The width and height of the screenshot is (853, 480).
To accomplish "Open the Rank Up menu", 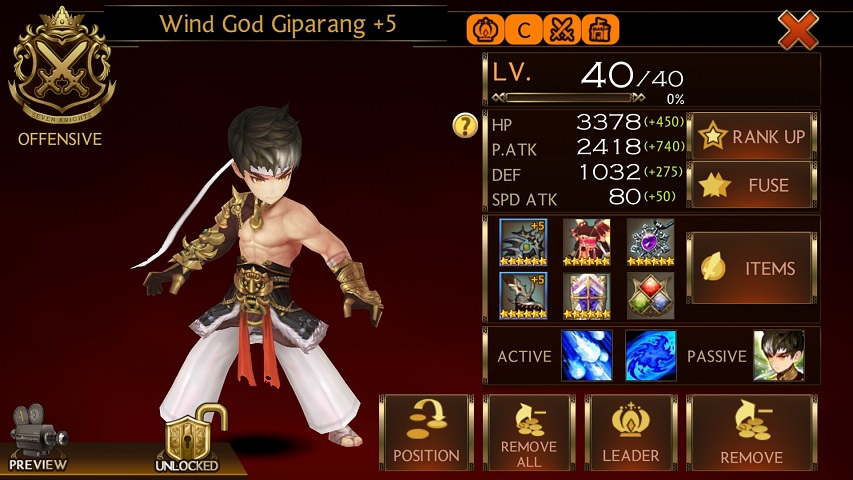I will coord(752,136).
